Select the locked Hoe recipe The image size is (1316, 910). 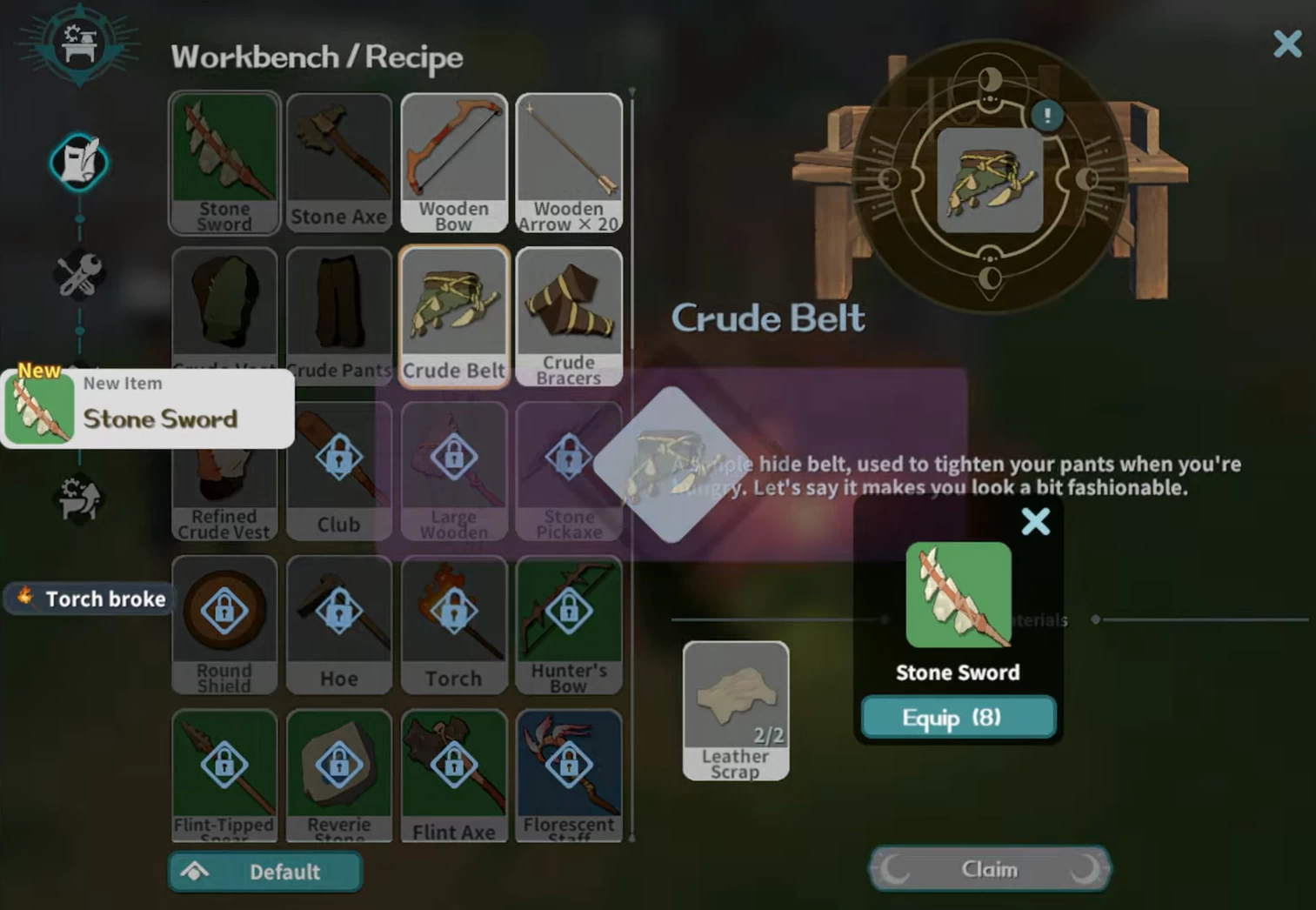pos(339,625)
